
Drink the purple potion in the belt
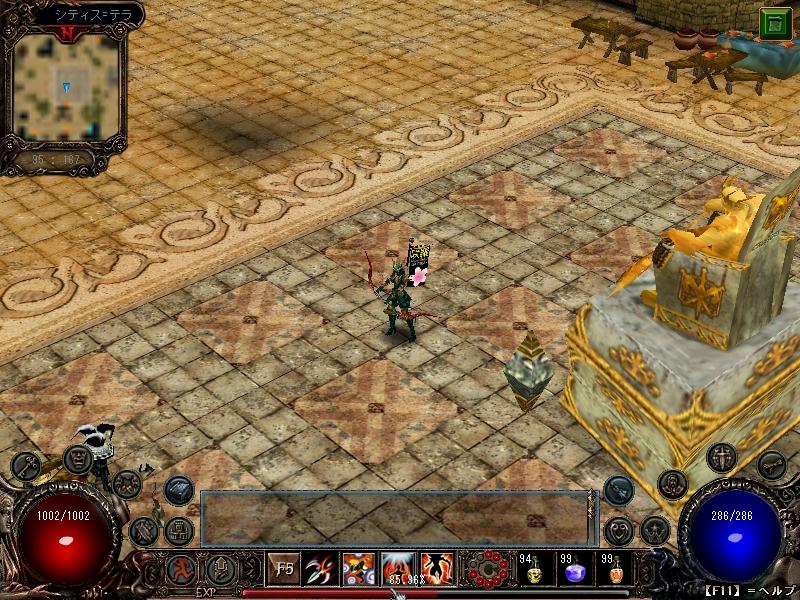(x=574, y=570)
